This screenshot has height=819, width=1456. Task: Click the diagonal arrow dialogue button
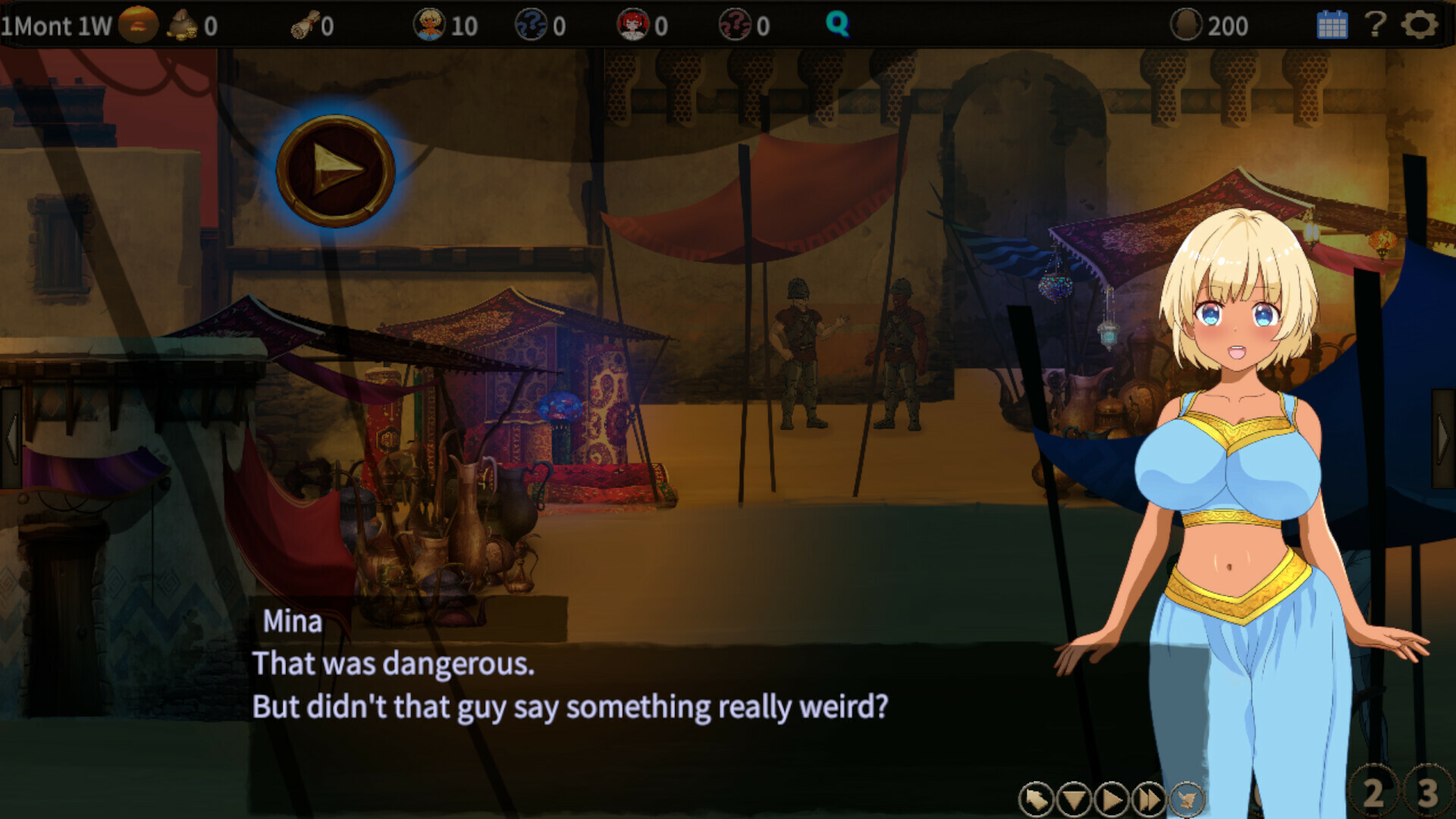(1036, 799)
